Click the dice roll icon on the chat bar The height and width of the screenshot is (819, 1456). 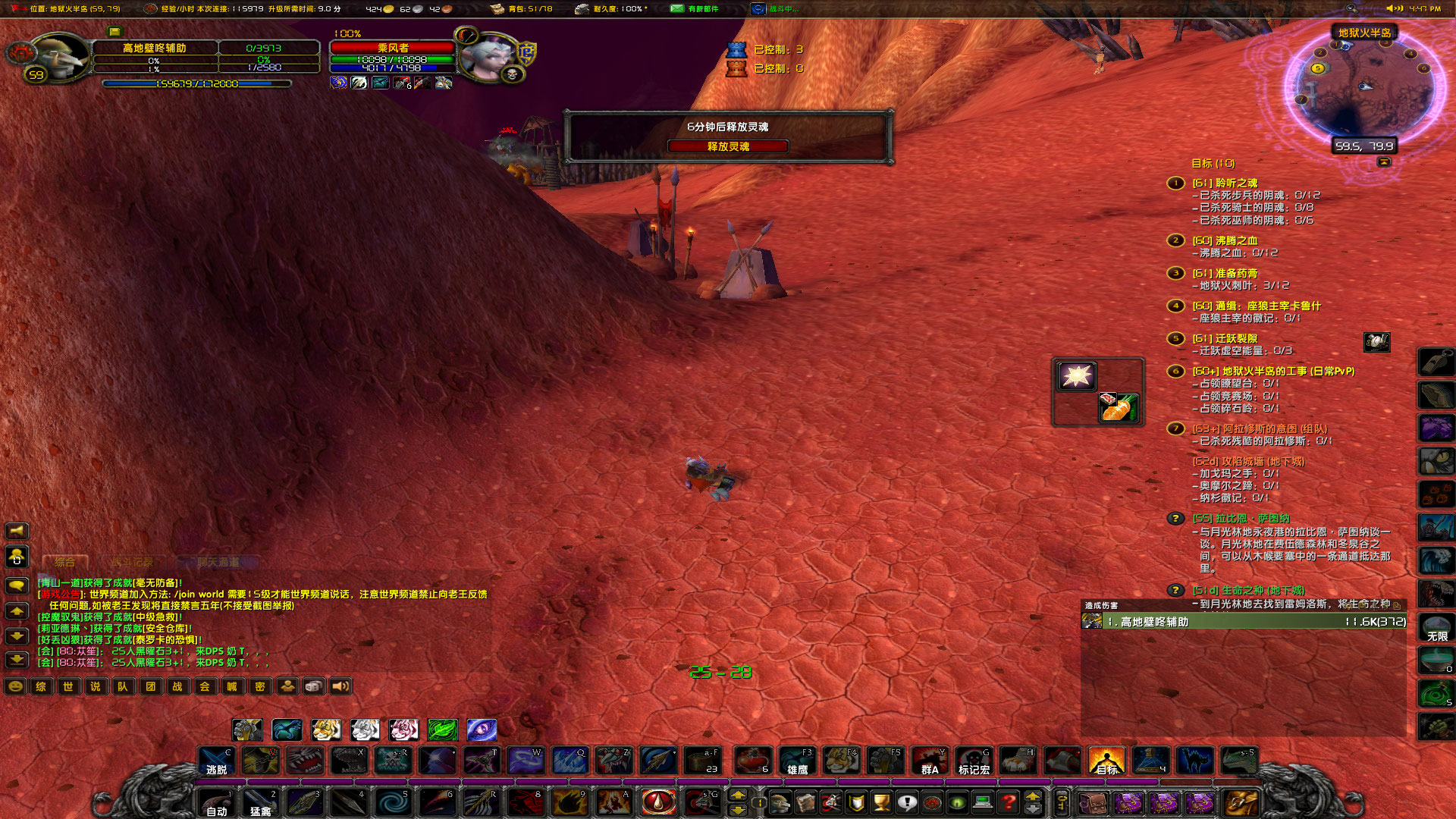(314, 686)
